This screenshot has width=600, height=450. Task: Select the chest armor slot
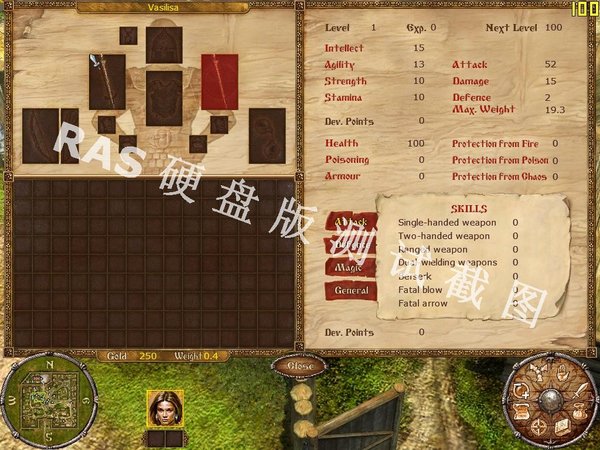tap(164, 97)
